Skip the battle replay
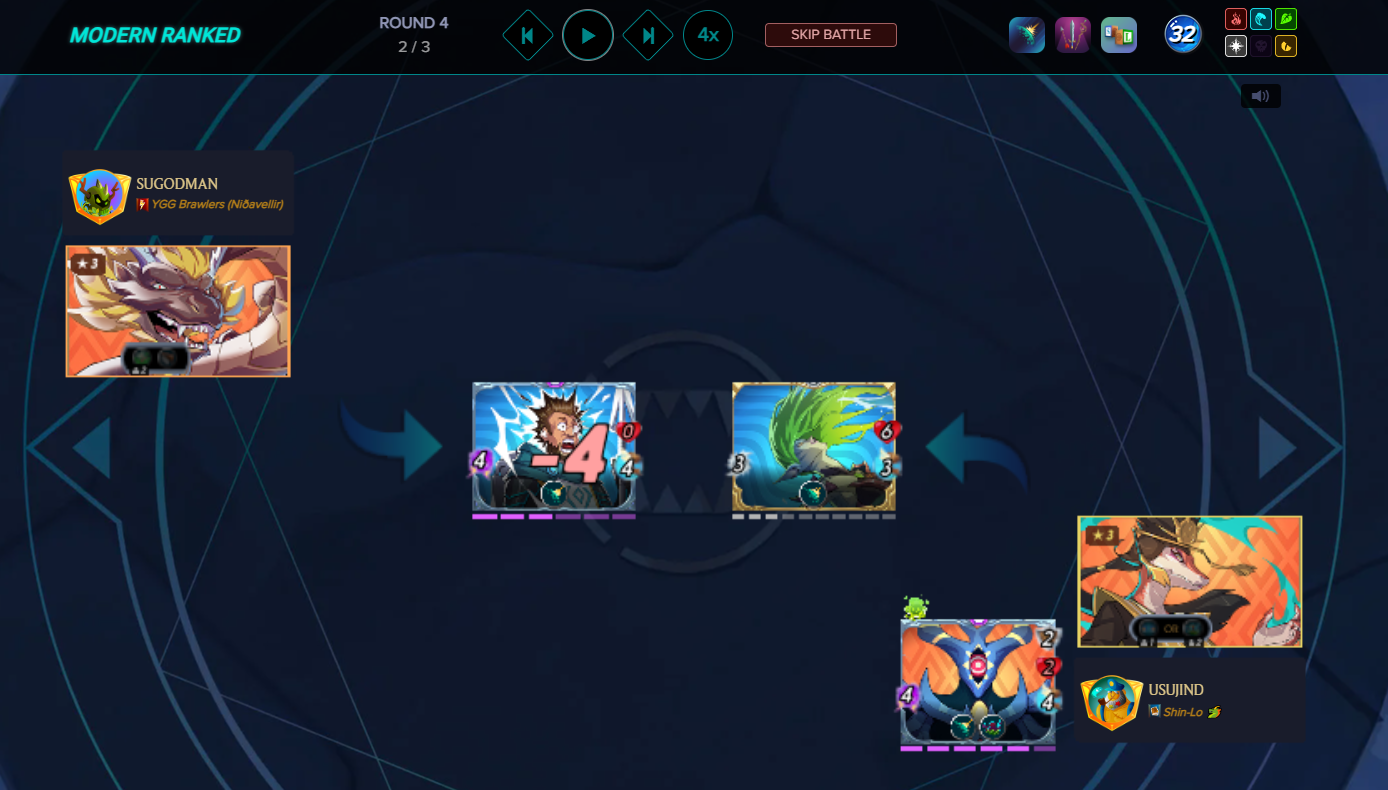This screenshot has width=1388, height=790. pos(830,35)
